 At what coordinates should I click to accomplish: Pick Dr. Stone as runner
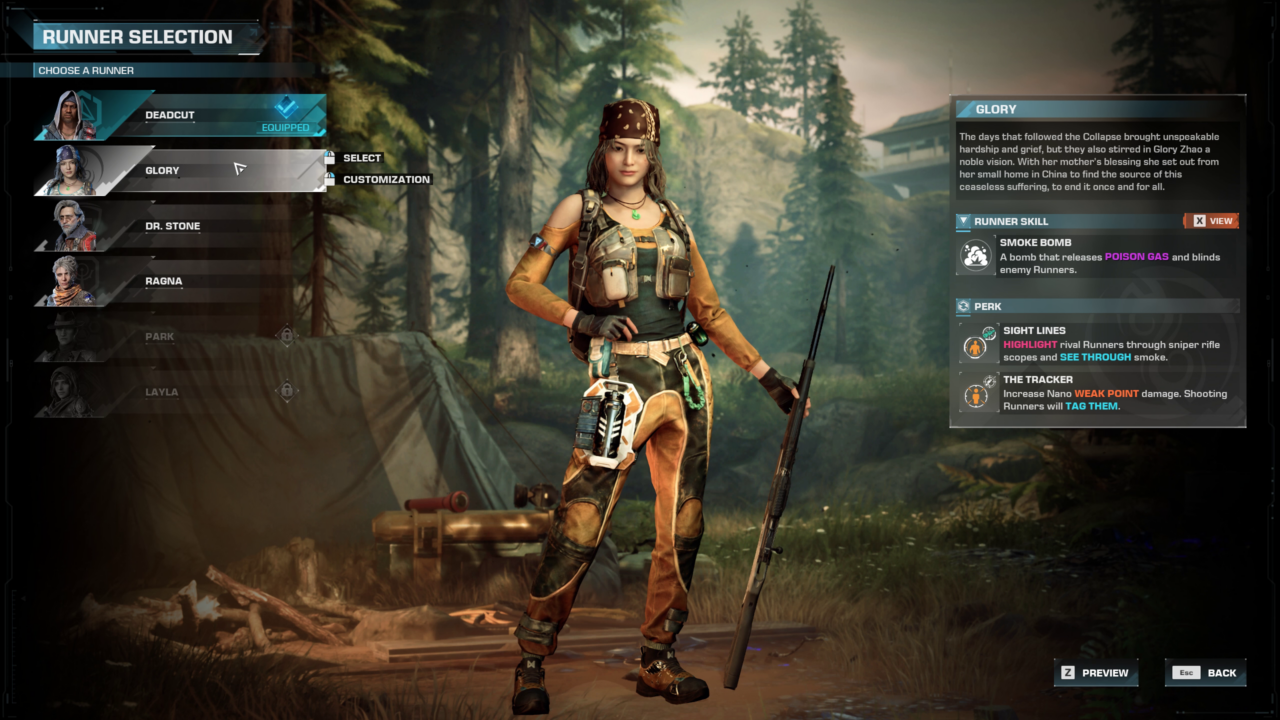tap(180, 226)
